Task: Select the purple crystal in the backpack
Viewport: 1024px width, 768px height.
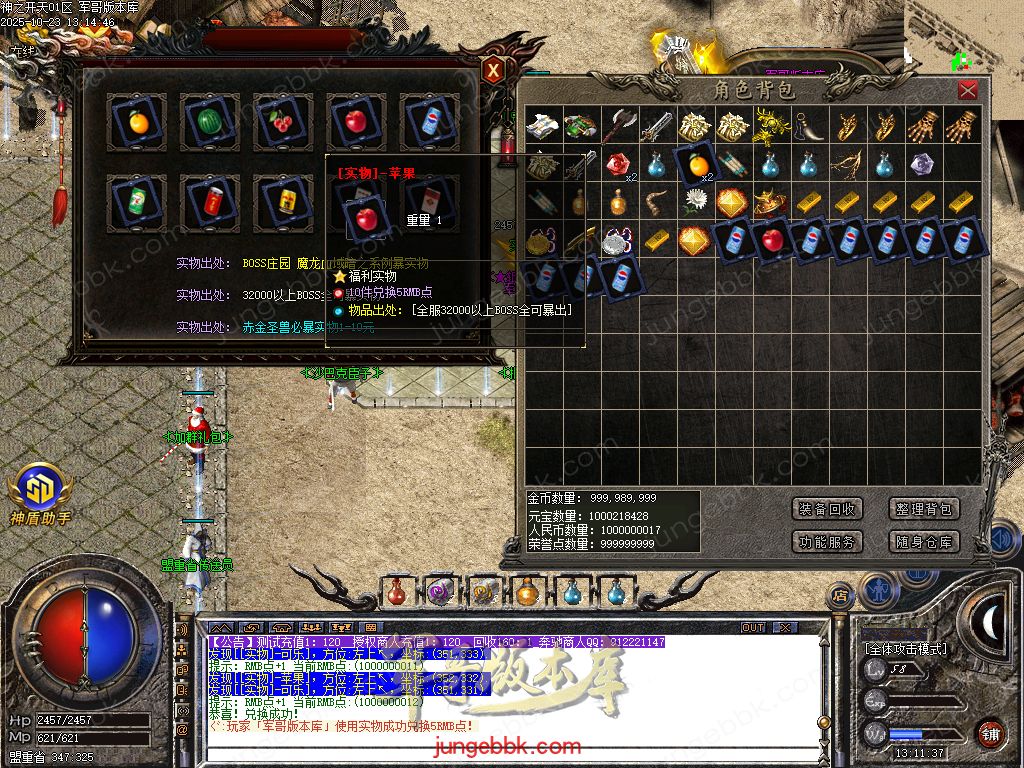Action: click(x=924, y=164)
